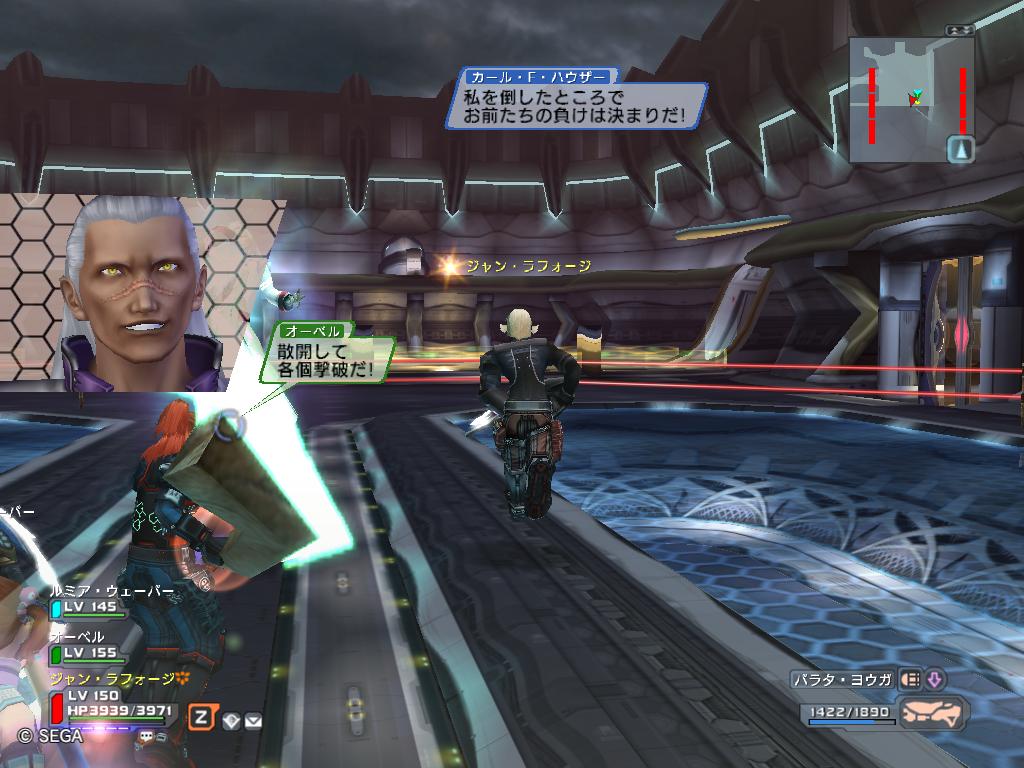This screenshot has width=1024, height=768.
Task: Click the minimap size toggle arrows
Action: click(961, 30)
